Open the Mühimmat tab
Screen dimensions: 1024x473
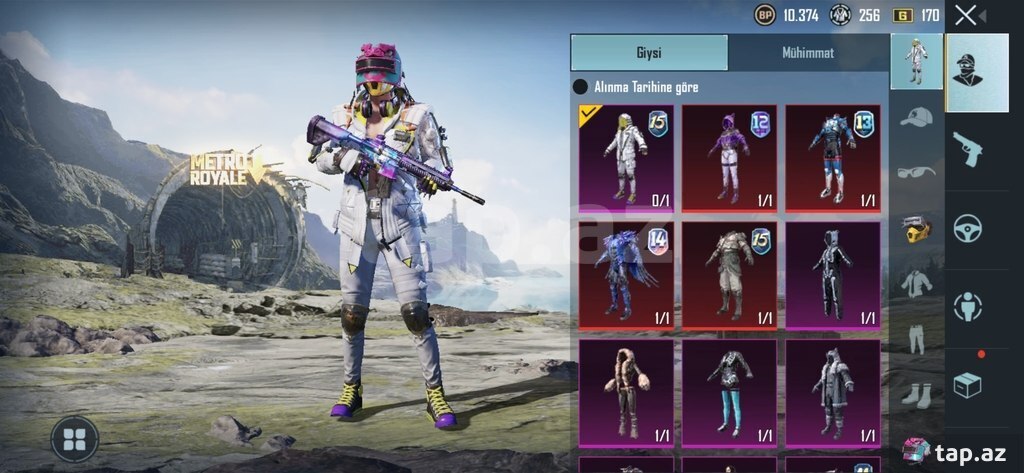(807, 53)
